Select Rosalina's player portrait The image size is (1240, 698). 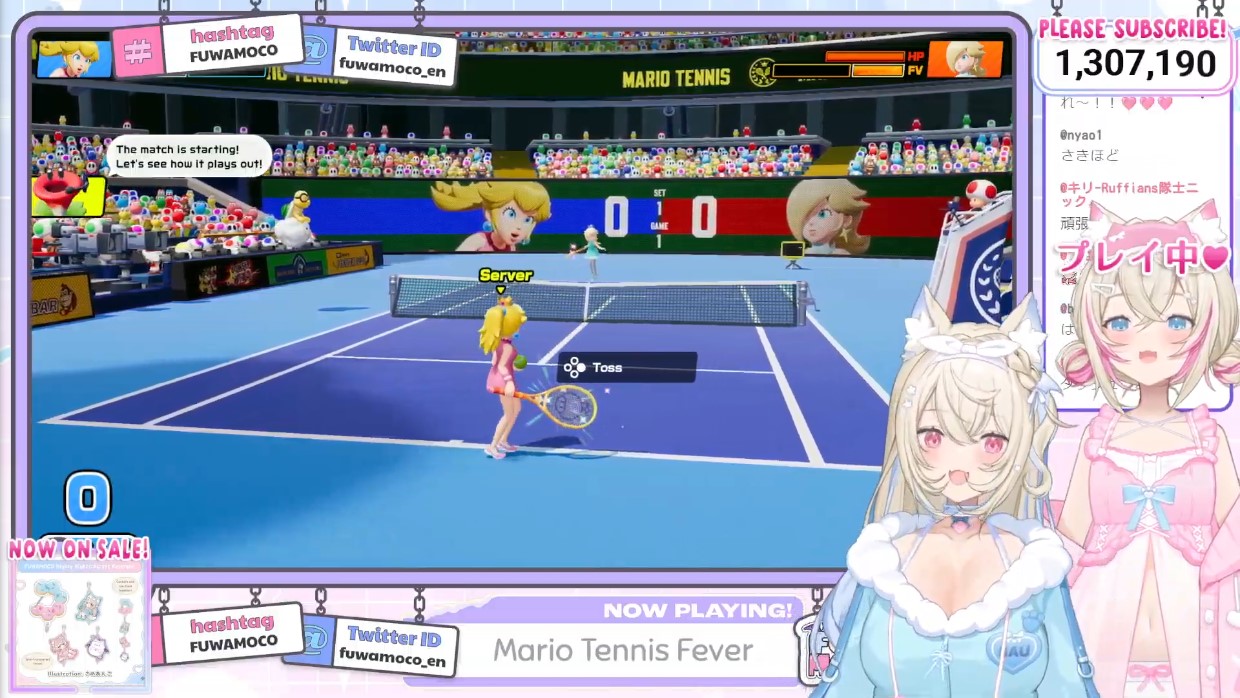pyautogui.click(x=964, y=59)
